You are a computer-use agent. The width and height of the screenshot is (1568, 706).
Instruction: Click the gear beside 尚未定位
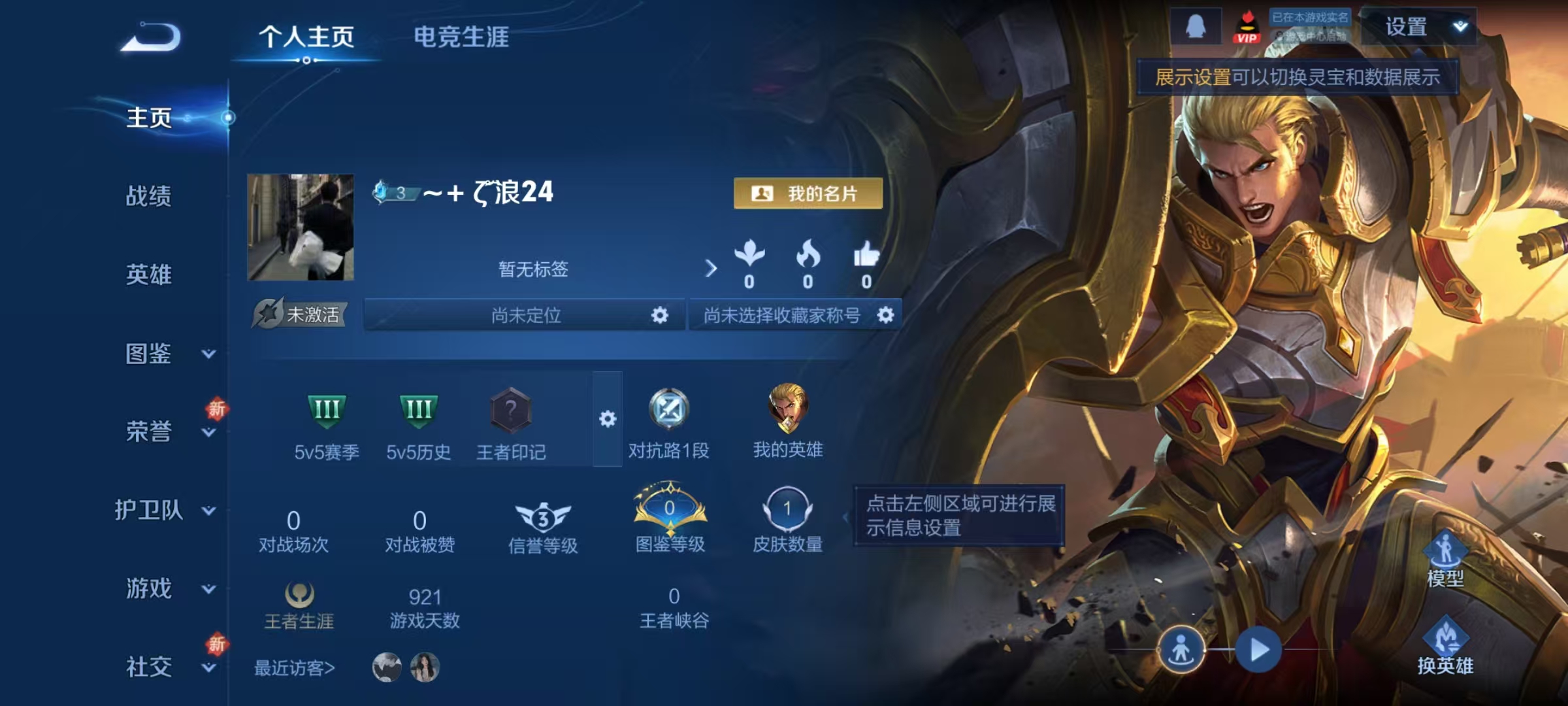click(659, 316)
